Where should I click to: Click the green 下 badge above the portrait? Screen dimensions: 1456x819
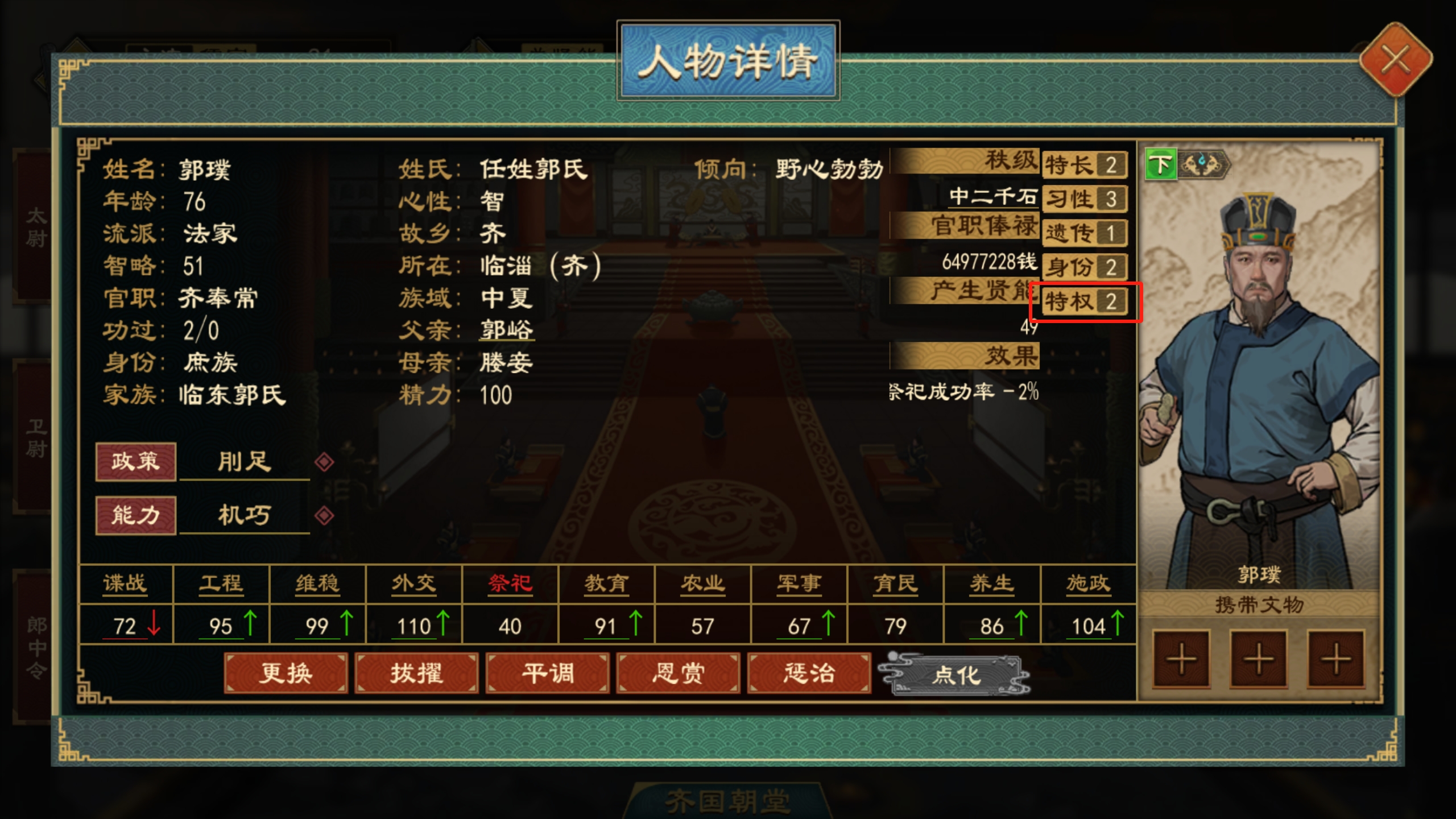(x=1161, y=166)
